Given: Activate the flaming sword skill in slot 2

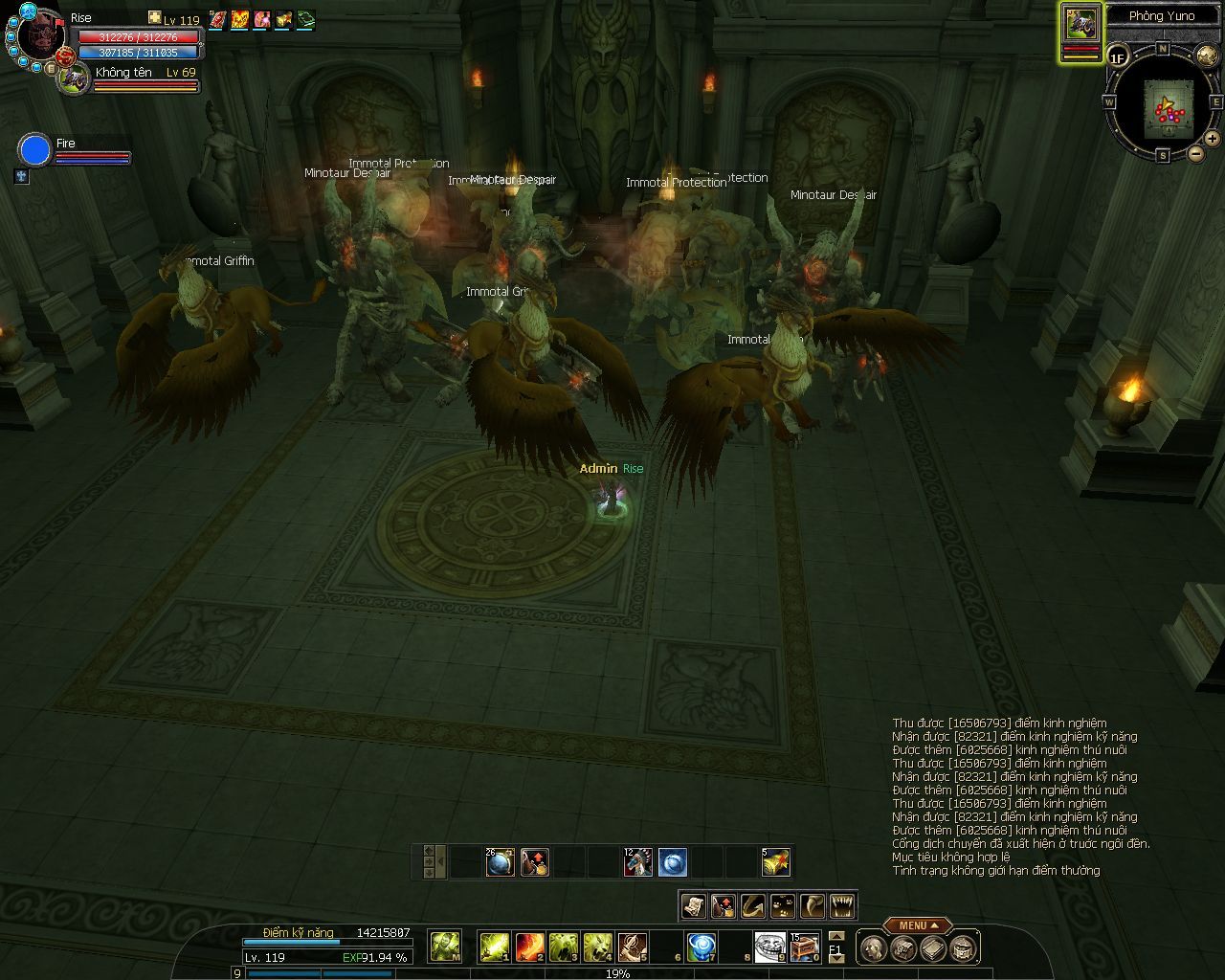Looking at the screenshot, I should click(x=529, y=947).
